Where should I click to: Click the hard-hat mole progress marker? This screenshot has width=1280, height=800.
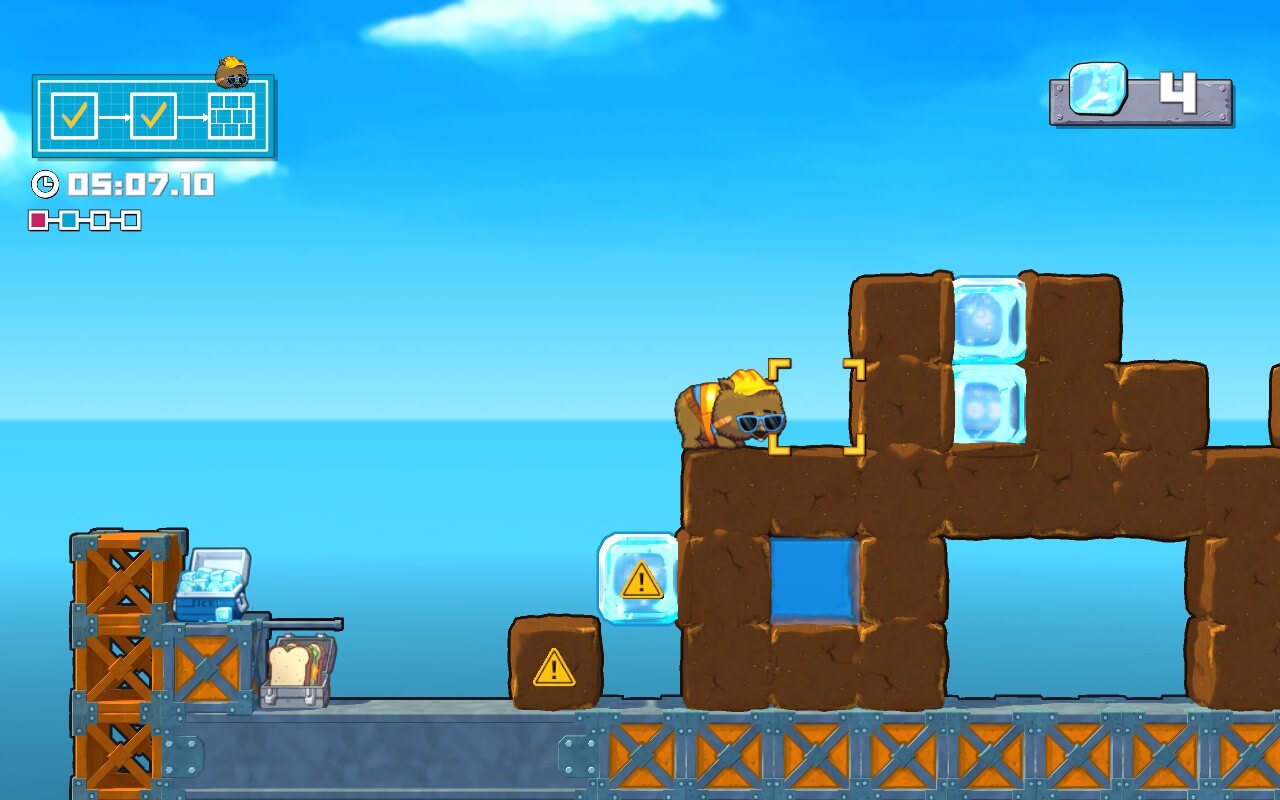232,72
